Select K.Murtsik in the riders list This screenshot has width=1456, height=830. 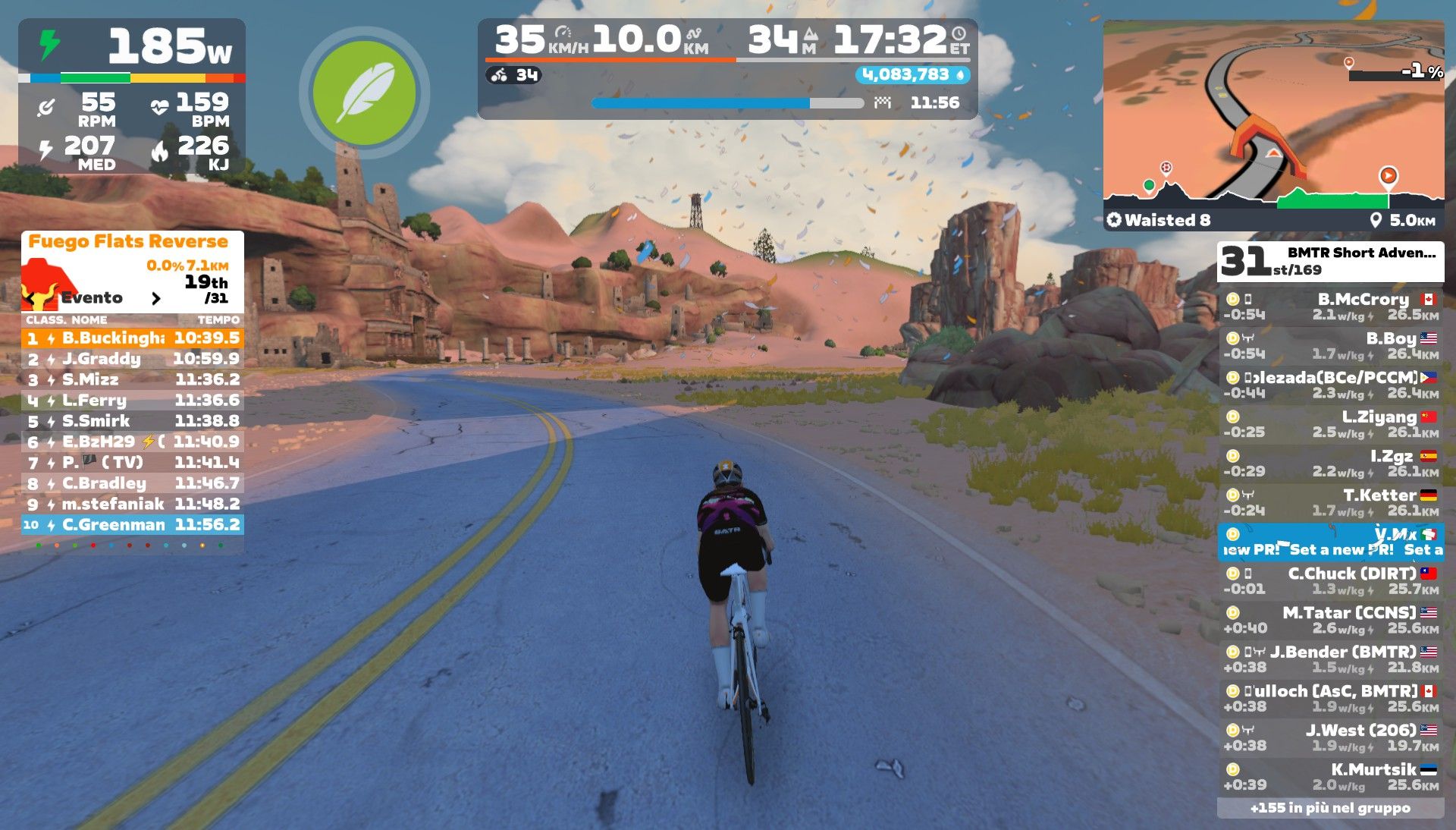coord(1330,776)
